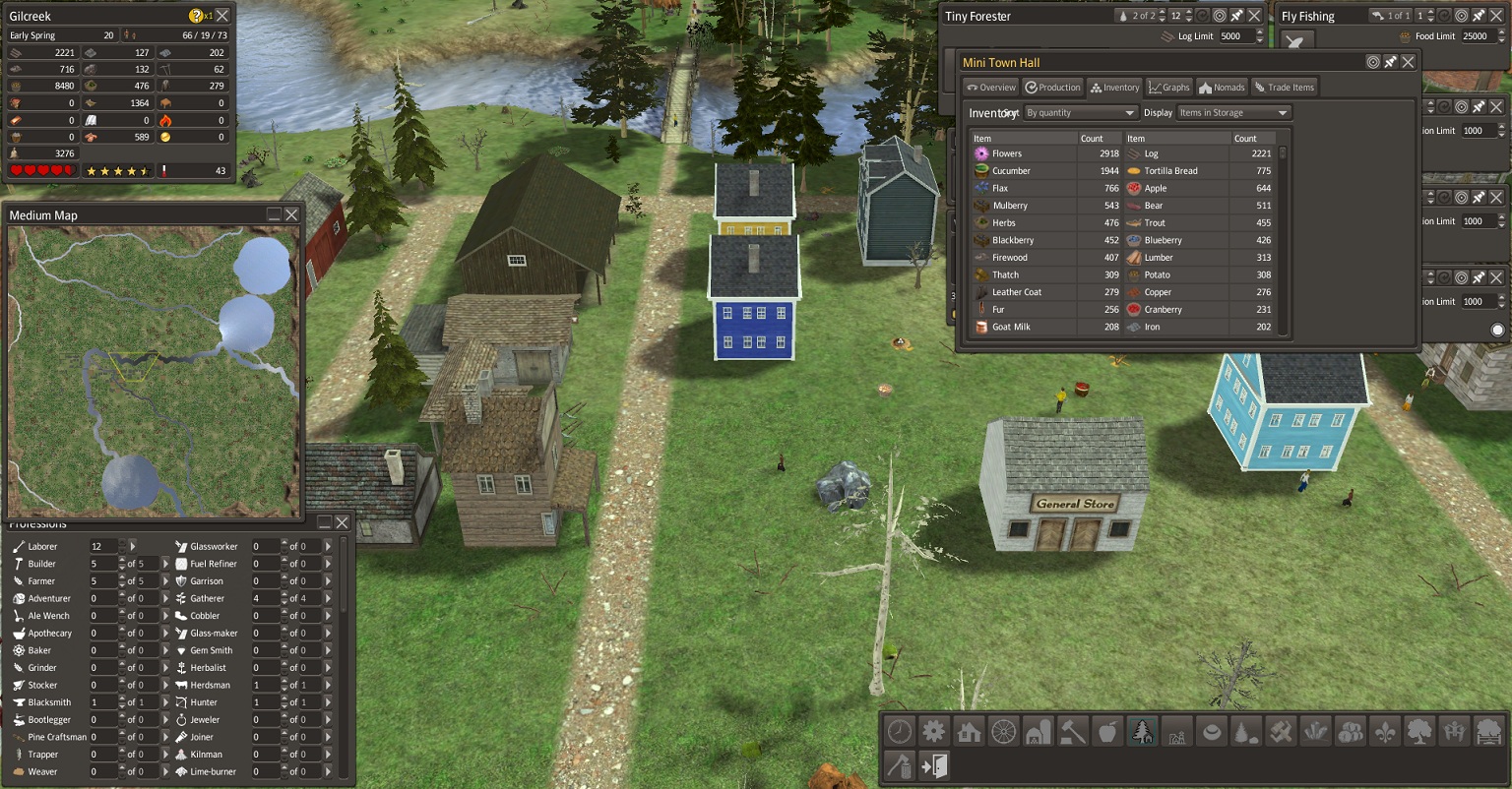Switch to the Trade Items tab

[x=1284, y=88]
